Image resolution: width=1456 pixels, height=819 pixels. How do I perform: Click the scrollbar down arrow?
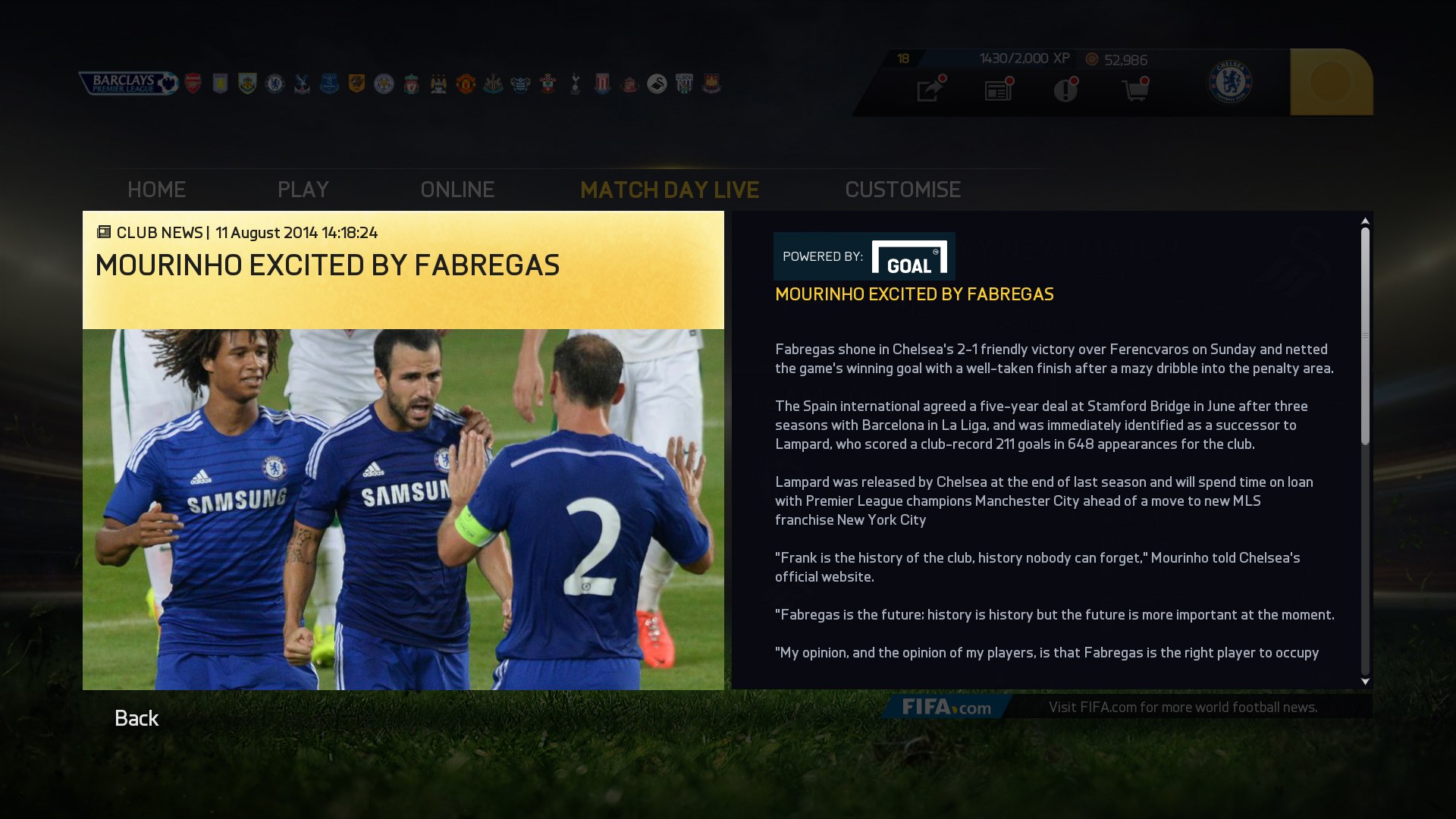(x=1365, y=680)
